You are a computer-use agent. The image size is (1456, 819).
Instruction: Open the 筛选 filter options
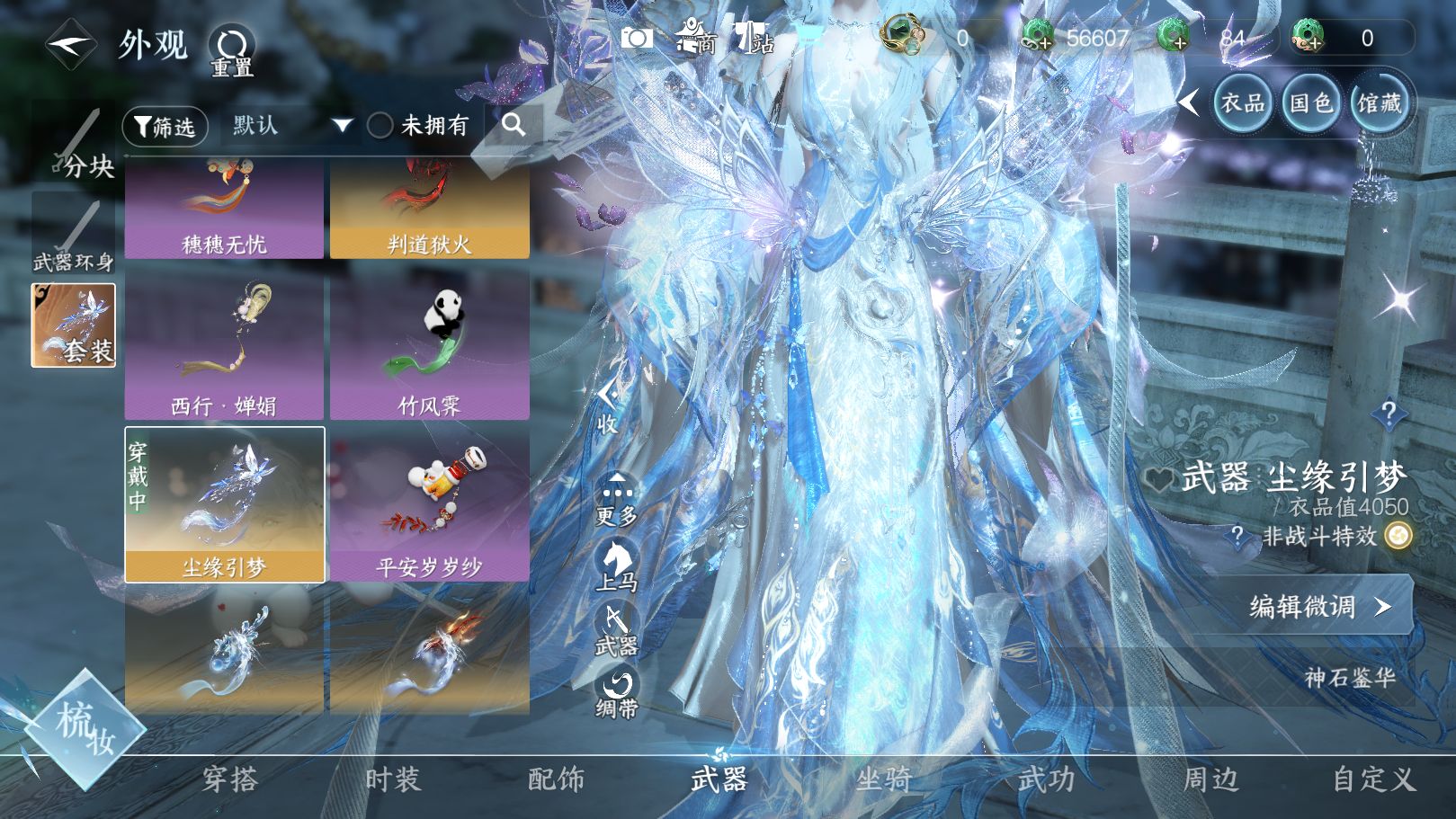[x=165, y=127]
